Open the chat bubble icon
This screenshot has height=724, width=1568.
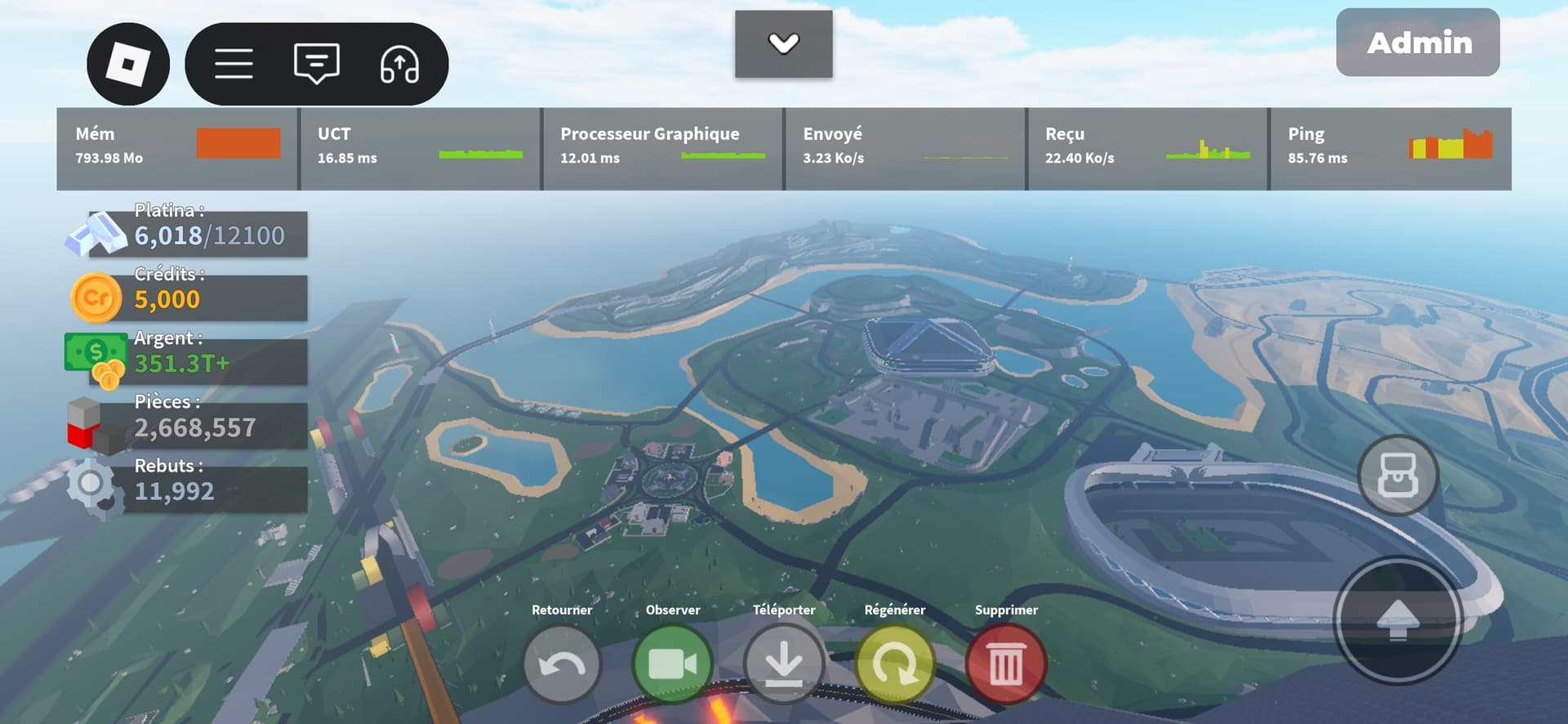click(x=316, y=64)
